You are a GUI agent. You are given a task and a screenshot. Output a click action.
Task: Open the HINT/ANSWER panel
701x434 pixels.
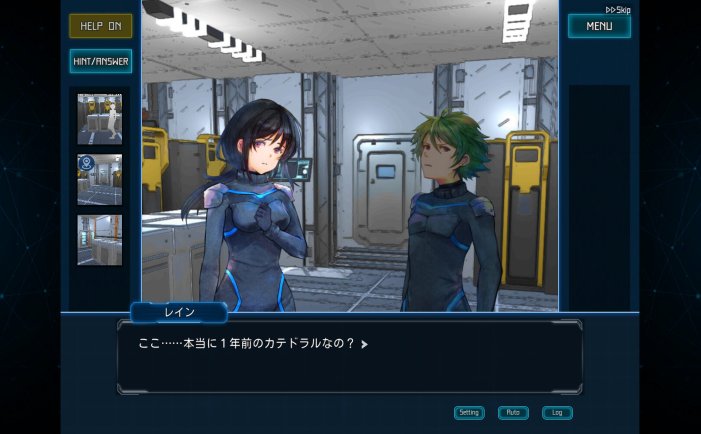pyautogui.click(x=100, y=61)
